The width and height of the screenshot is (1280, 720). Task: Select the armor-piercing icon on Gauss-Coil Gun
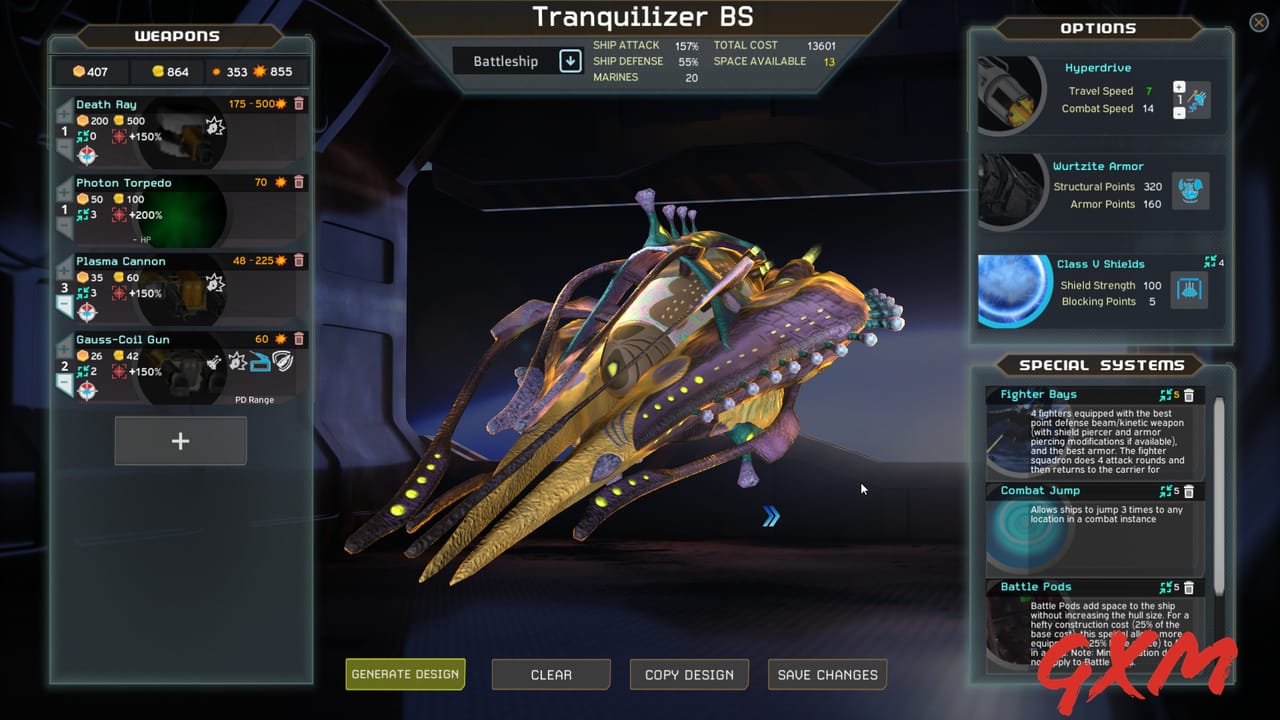(x=259, y=362)
